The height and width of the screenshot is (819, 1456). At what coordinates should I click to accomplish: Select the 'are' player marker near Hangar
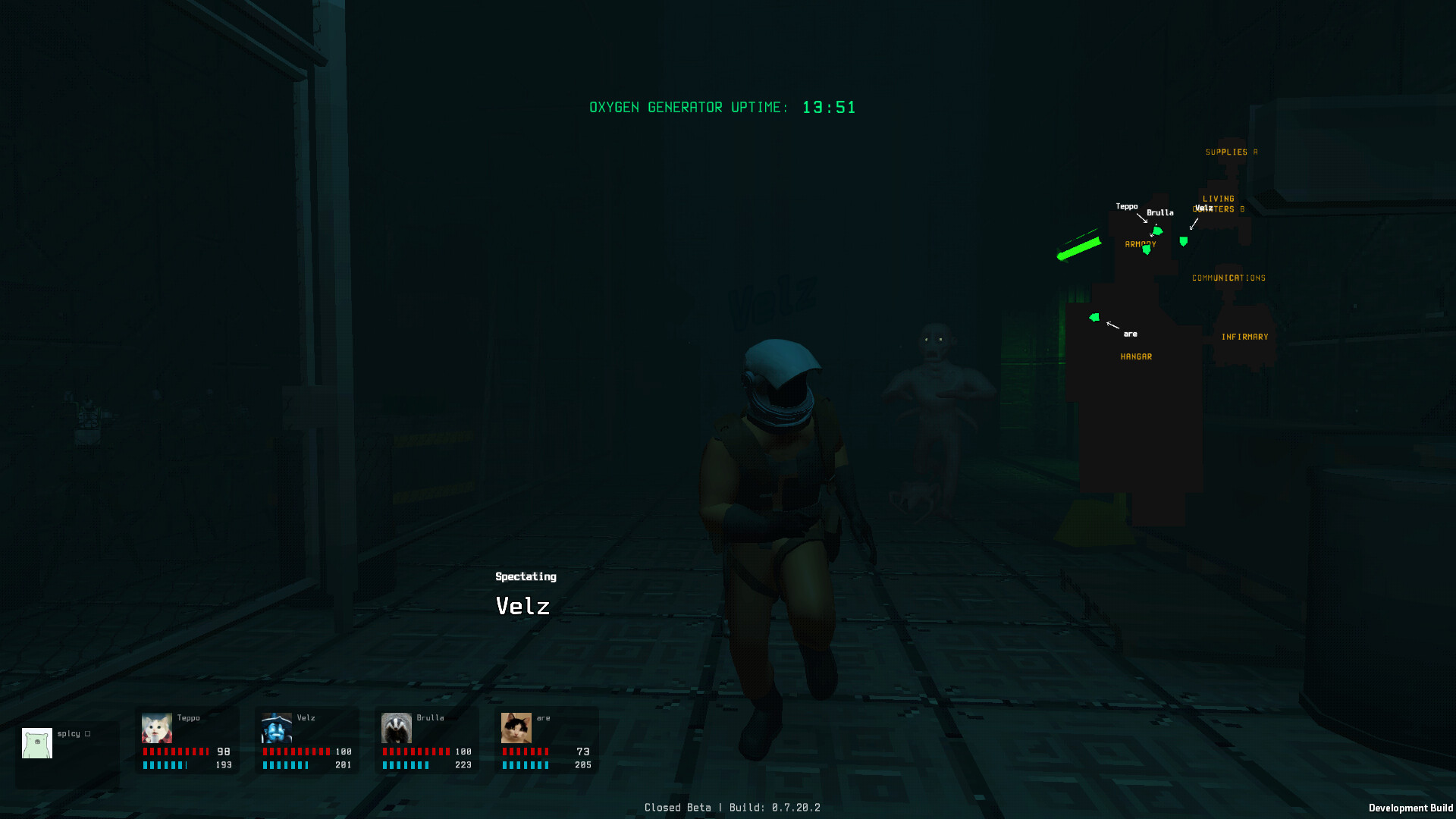pos(1095,318)
